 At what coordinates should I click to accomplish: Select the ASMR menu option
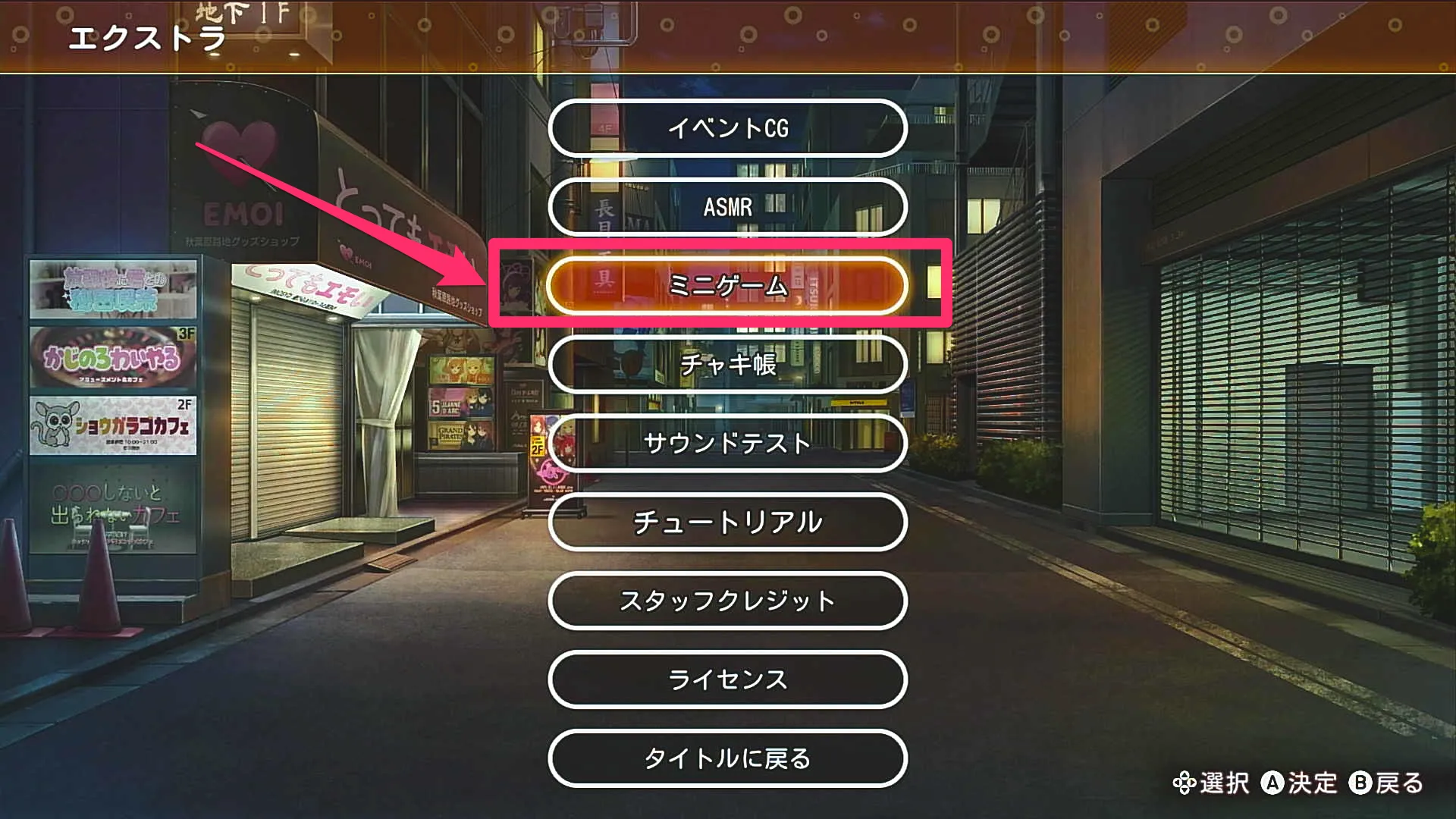726,208
